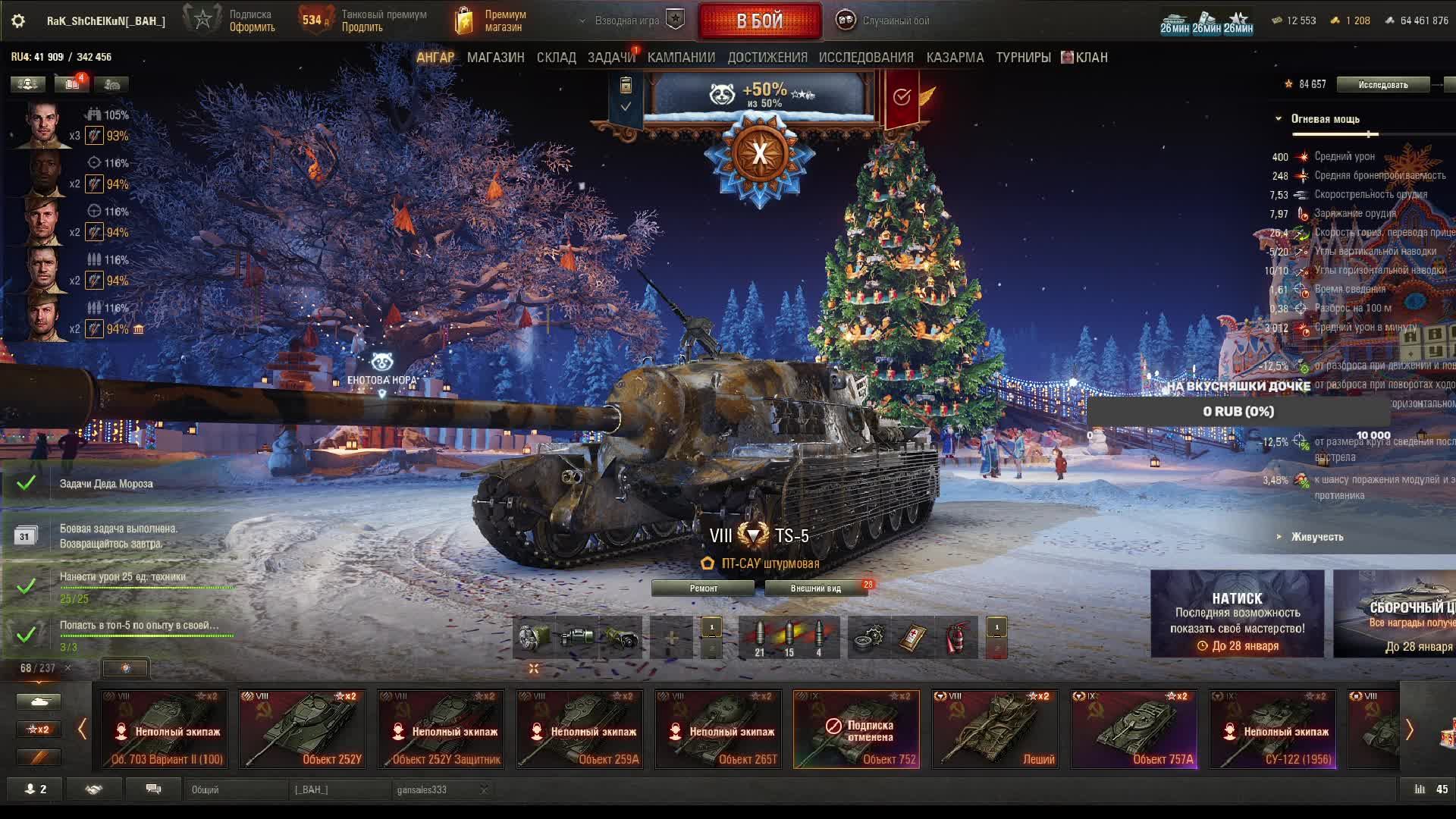Screen dimensions: 1456x819
Task: Select the fire extinguisher consumable slot
Action: [958, 638]
